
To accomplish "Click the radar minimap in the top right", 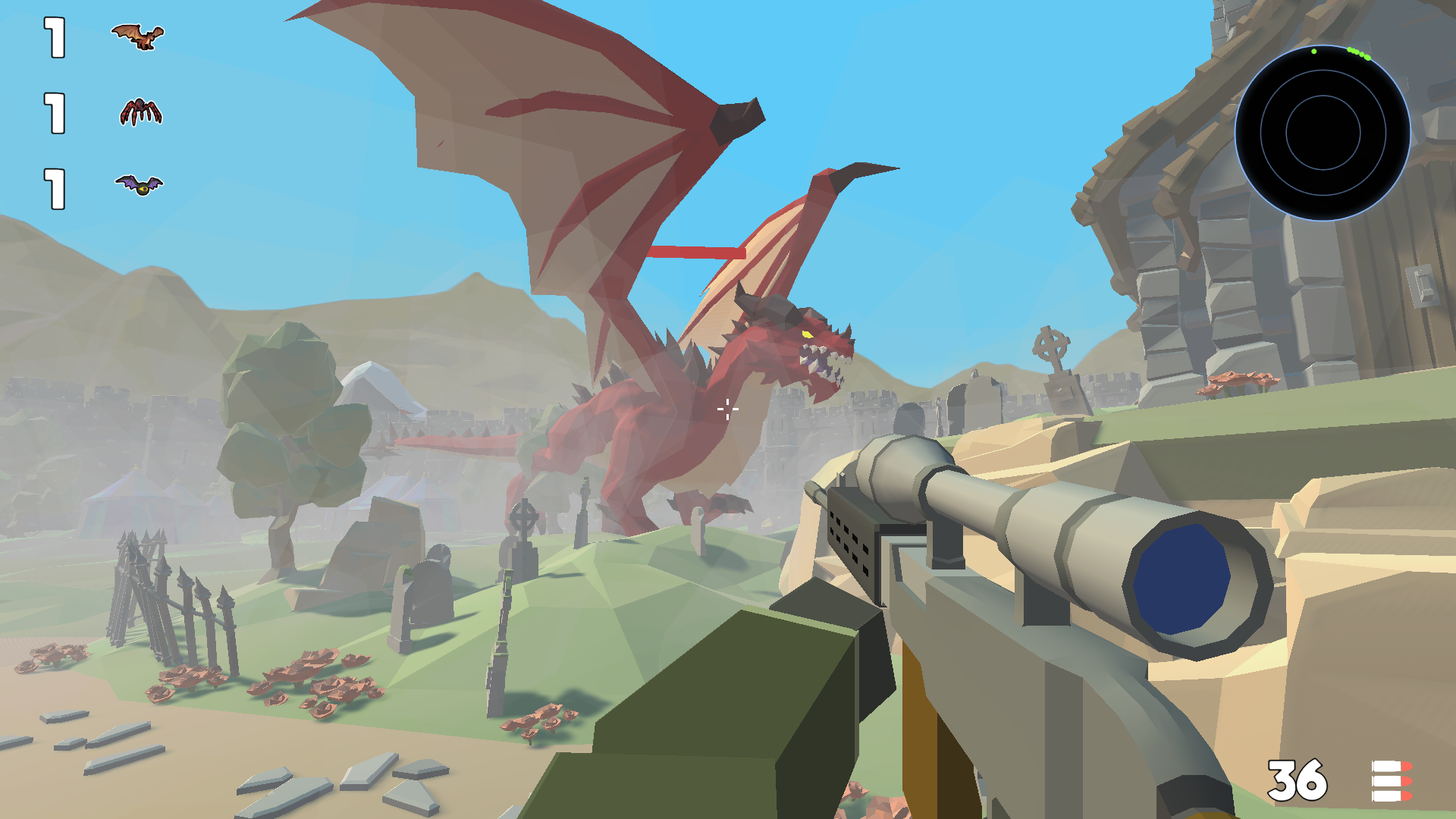I will [1323, 133].
